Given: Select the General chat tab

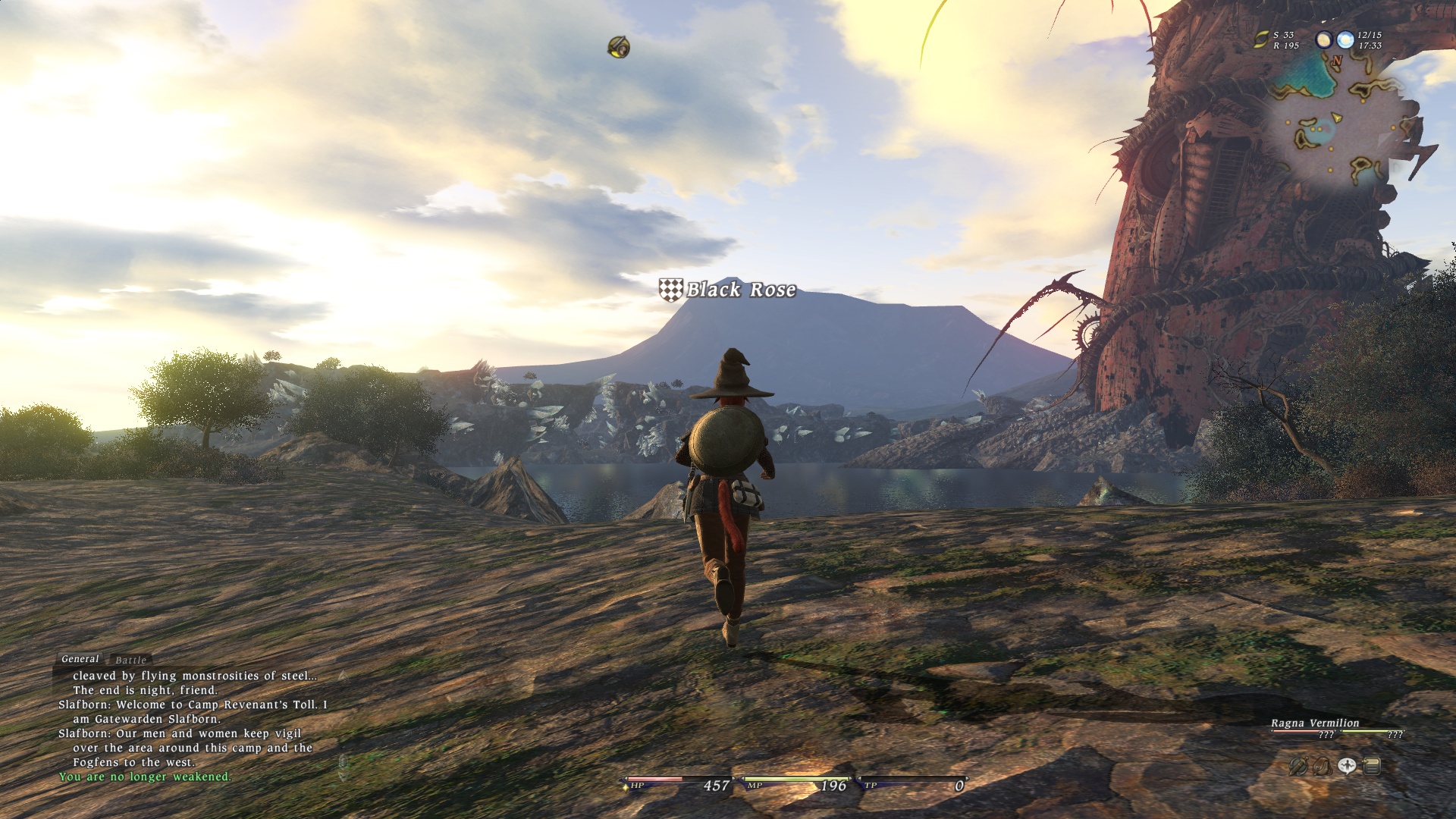Looking at the screenshot, I should pos(80,659).
